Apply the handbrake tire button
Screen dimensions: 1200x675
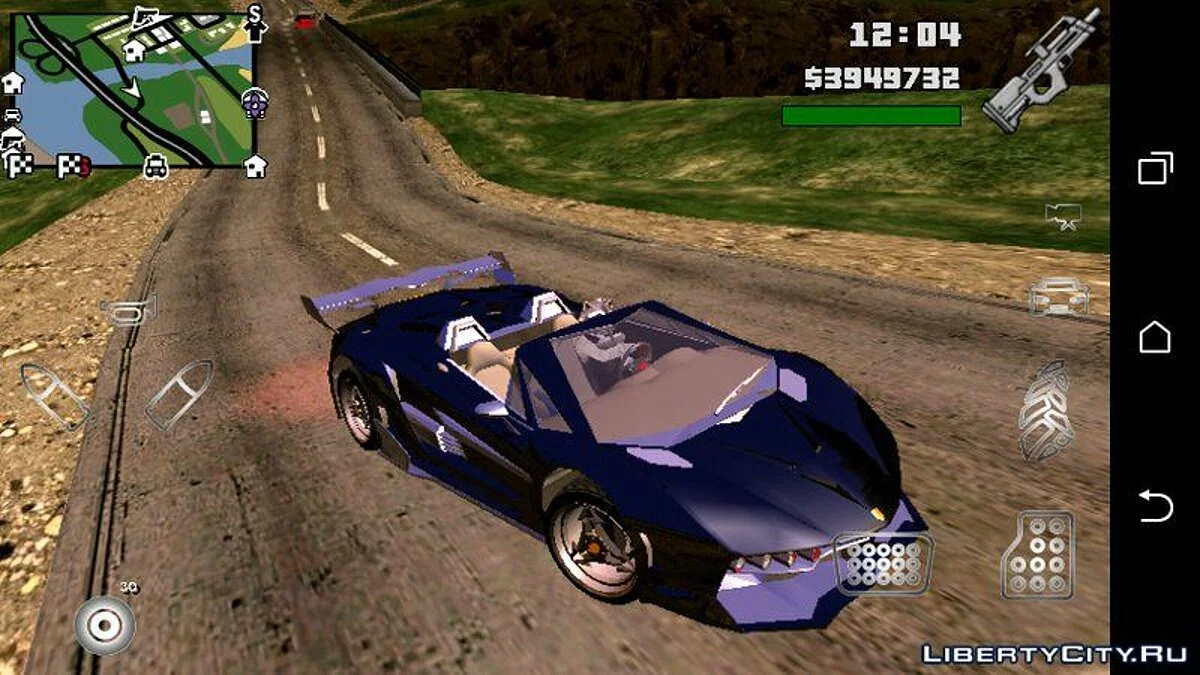tap(1045, 410)
